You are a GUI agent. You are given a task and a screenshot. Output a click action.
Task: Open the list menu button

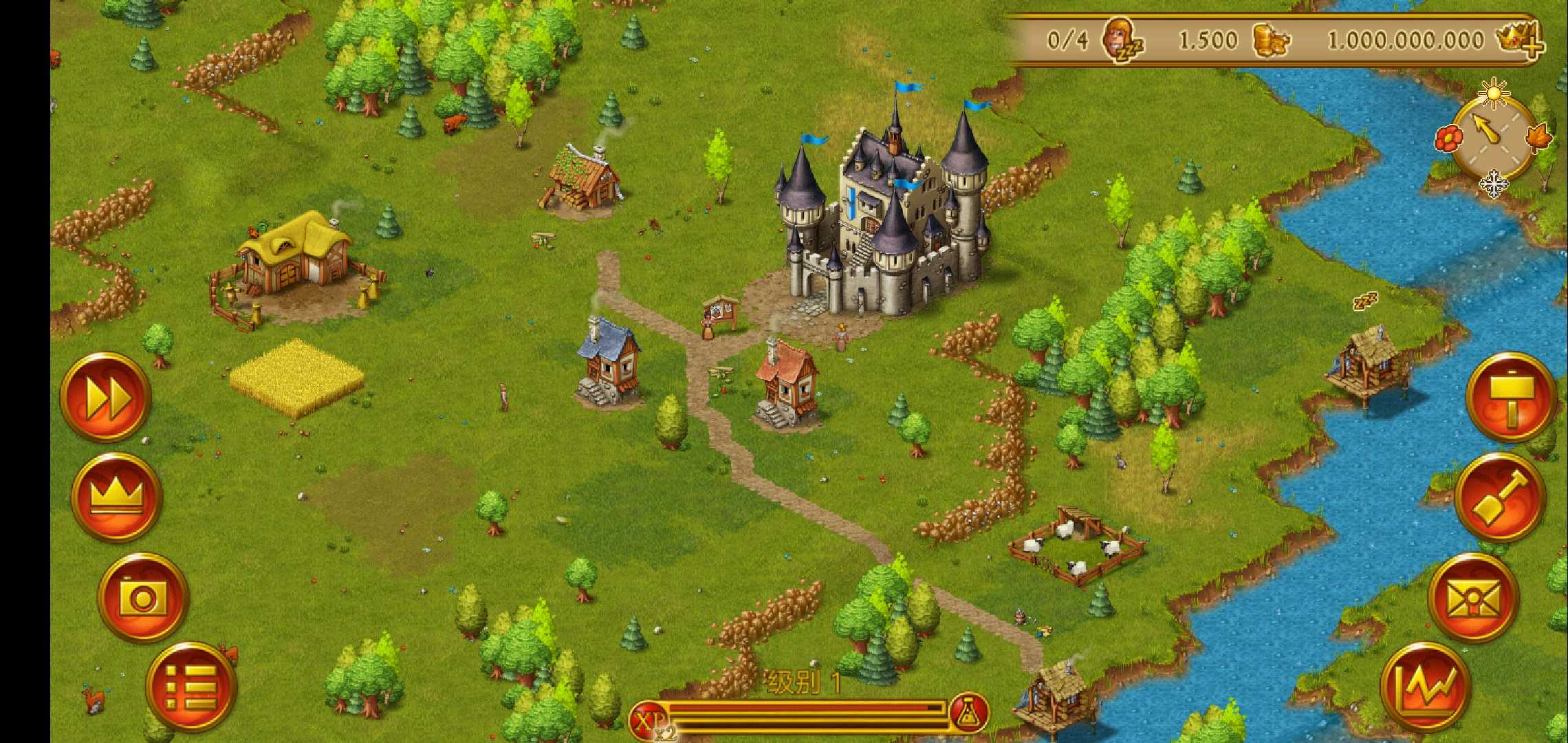[191, 687]
